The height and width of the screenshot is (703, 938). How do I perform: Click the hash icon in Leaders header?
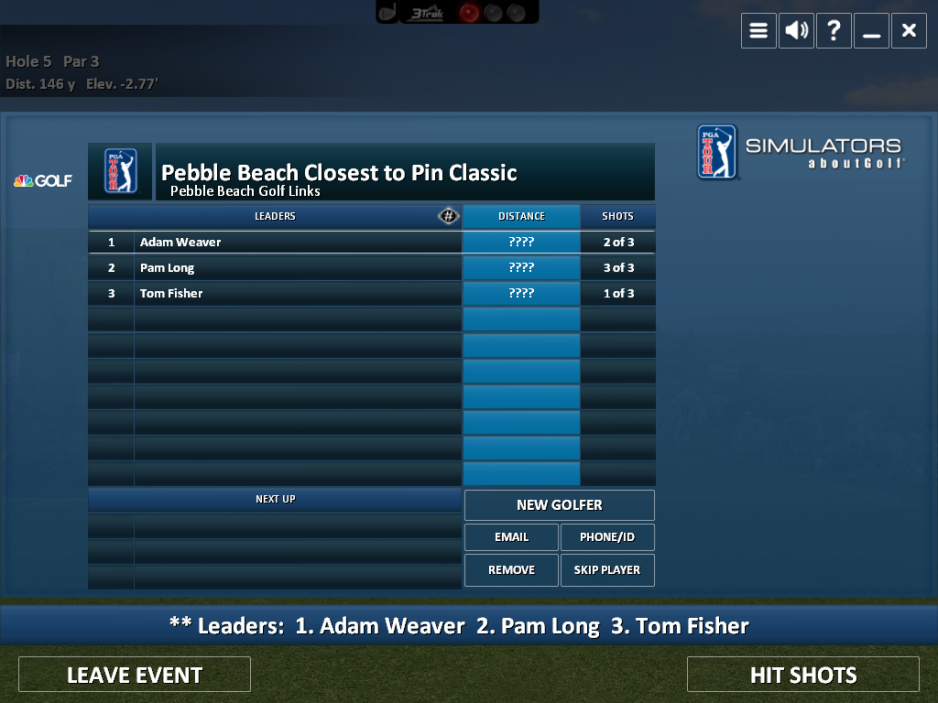(x=449, y=216)
